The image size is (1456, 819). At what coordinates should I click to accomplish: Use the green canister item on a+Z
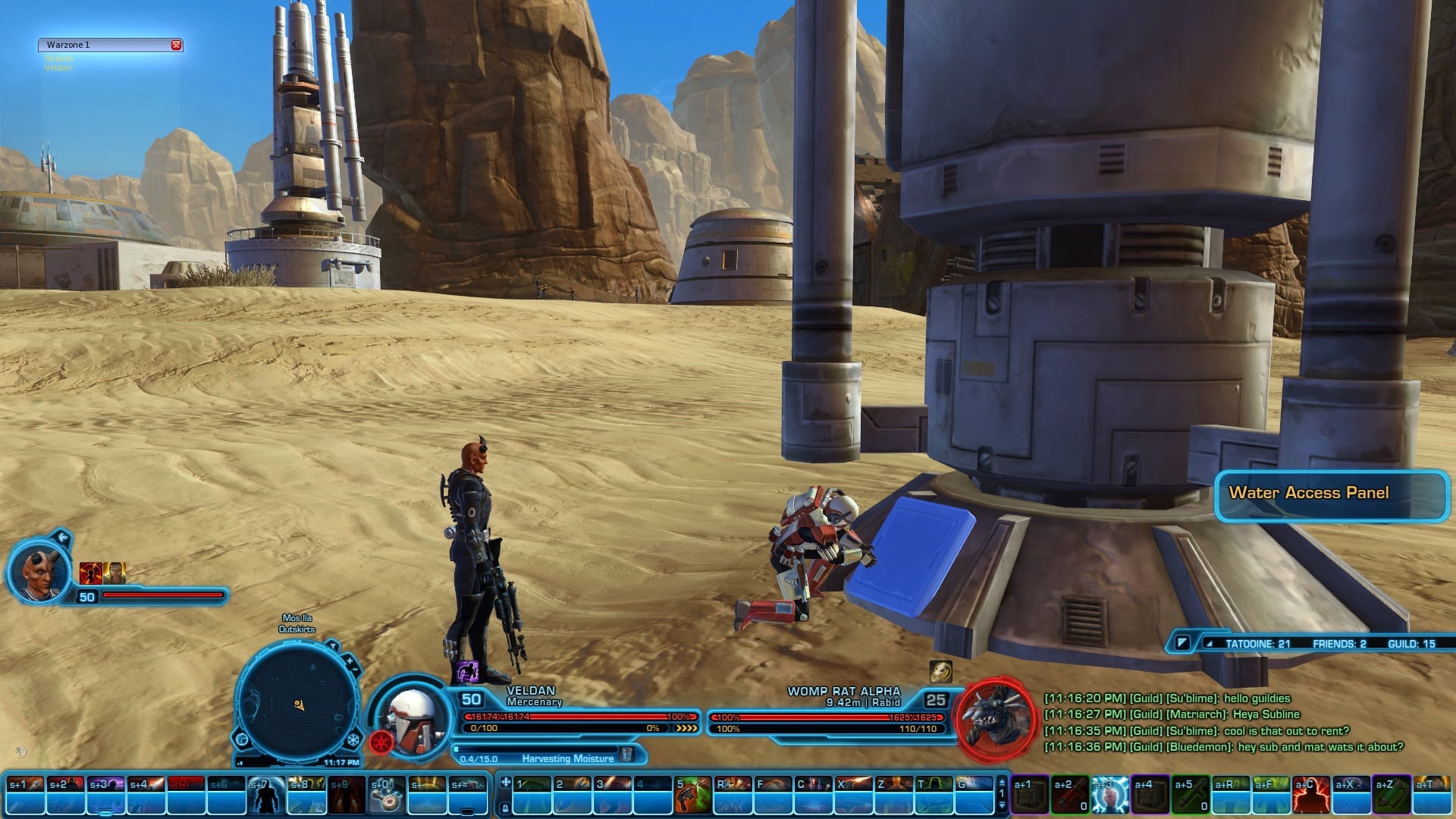[1391, 794]
